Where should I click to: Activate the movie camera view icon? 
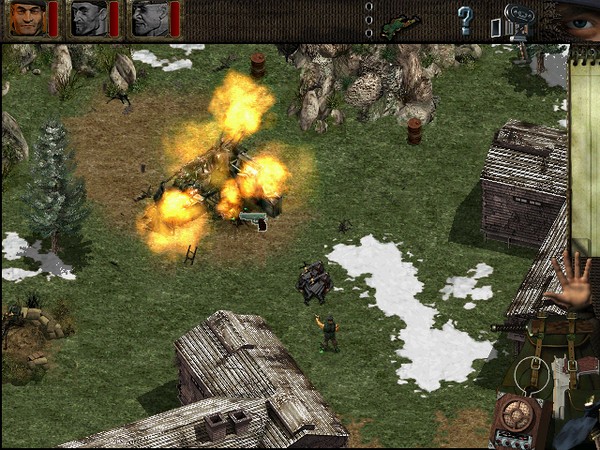519,19
